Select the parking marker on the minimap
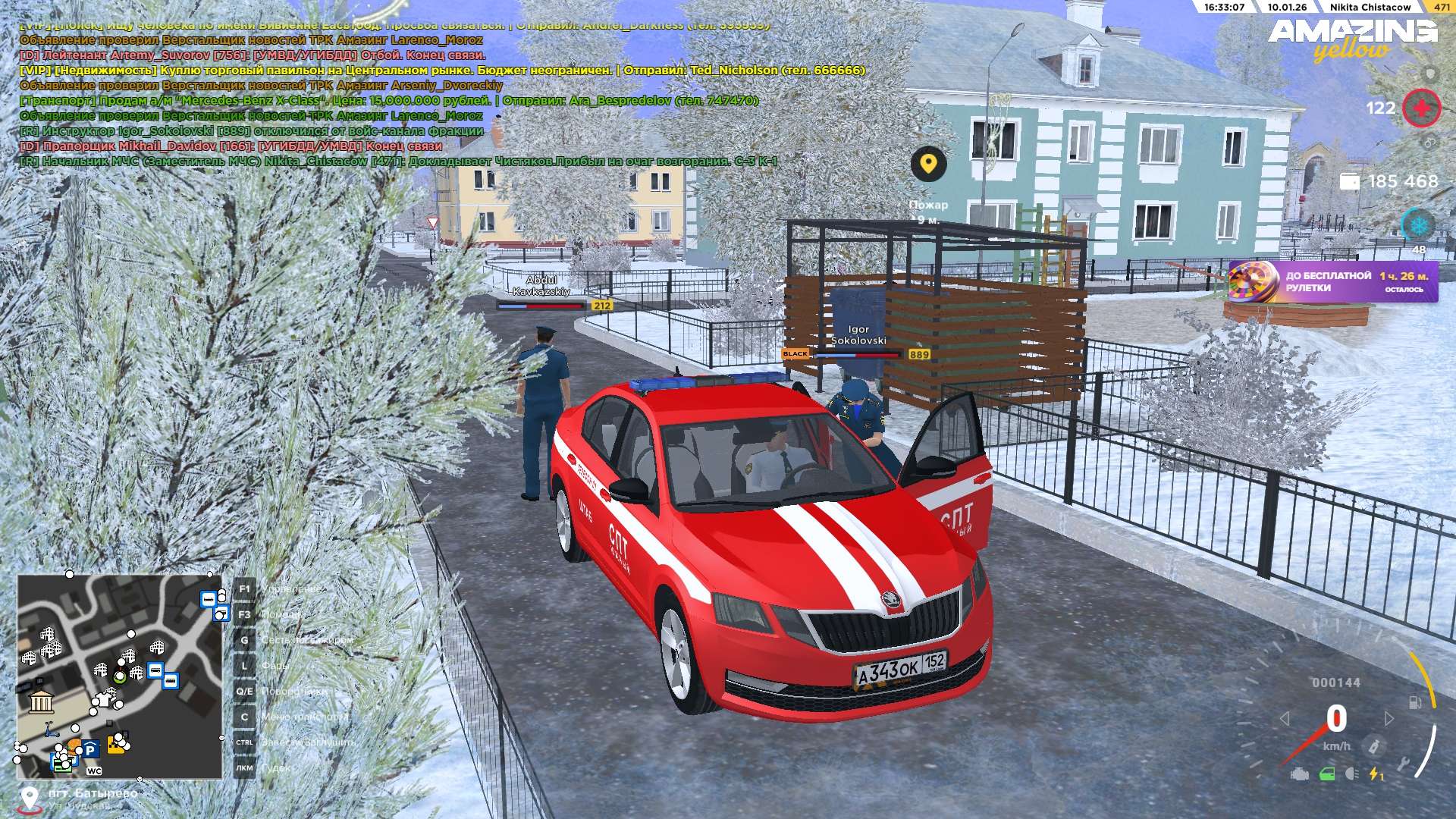The height and width of the screenshot is (819, 1456). coord(90,750)
